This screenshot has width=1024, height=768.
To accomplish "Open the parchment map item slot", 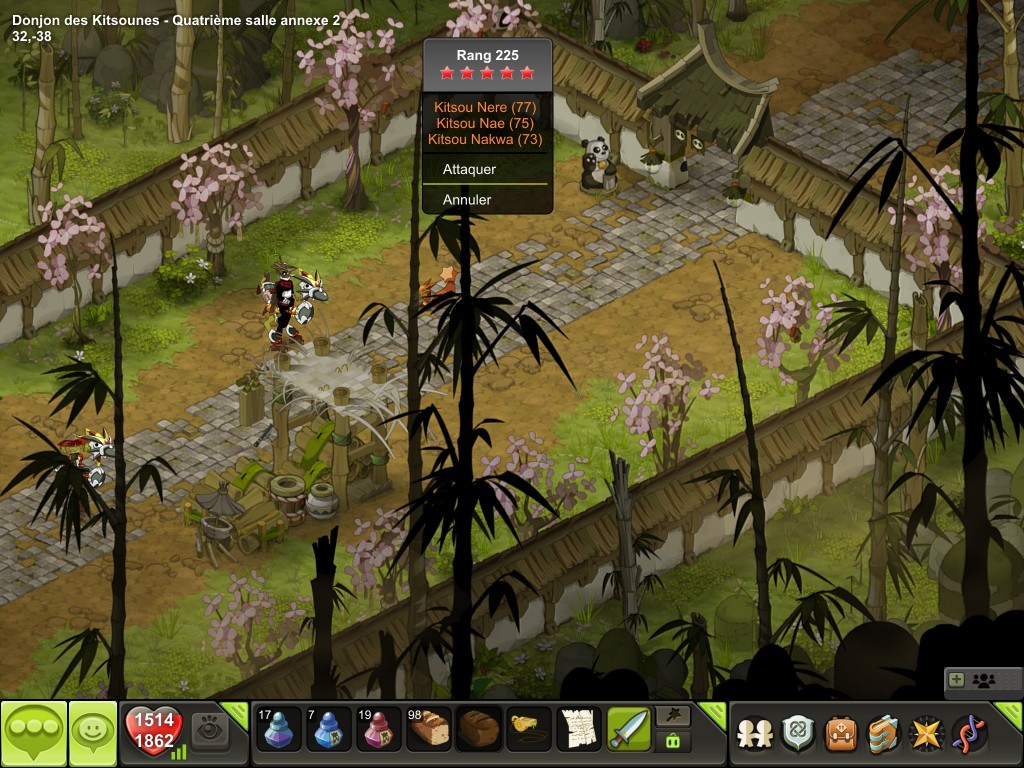I will [x=579, y=730].
